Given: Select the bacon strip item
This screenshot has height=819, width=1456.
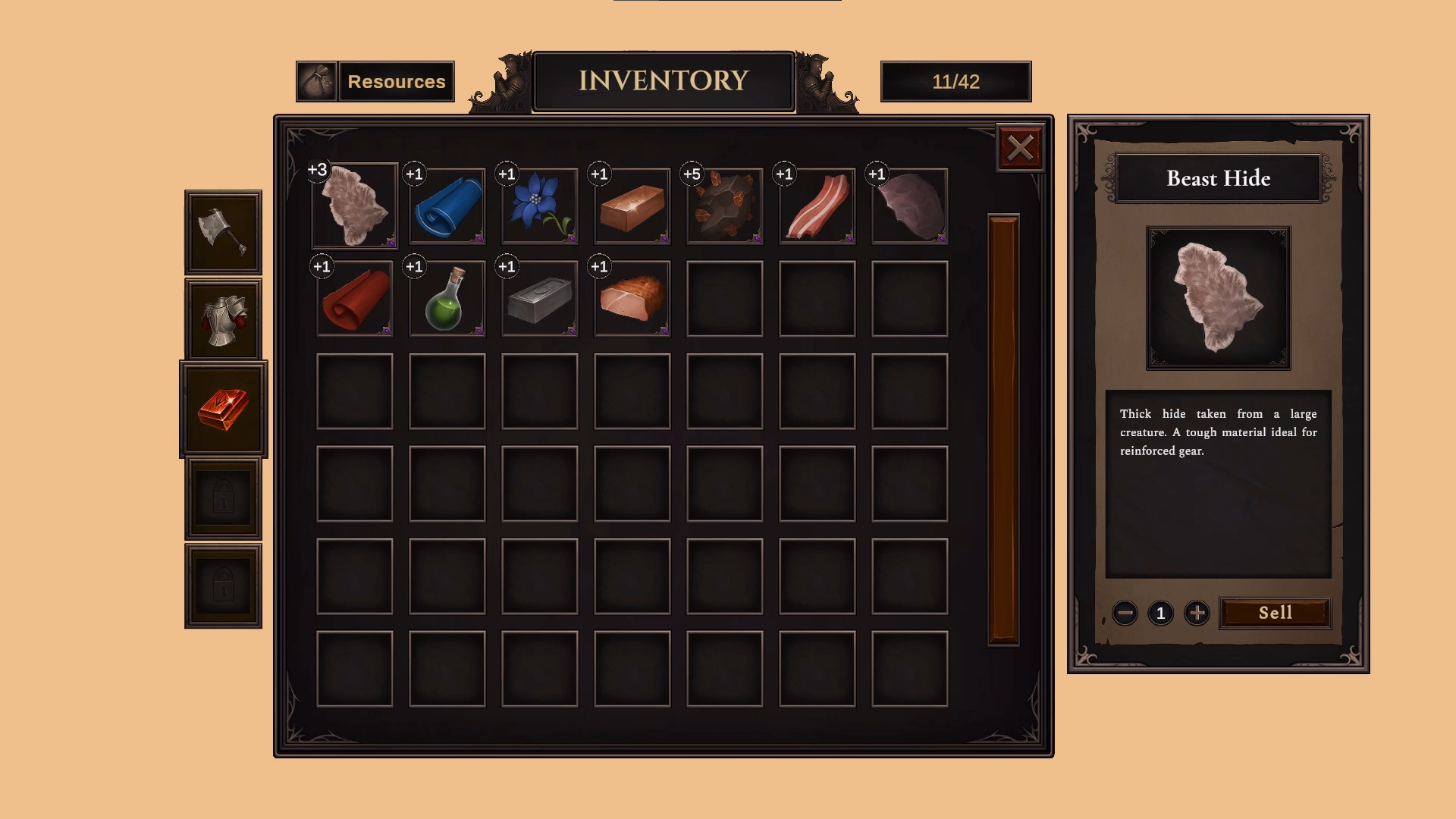Looking at the screenshot, I should tap(816, 205).
